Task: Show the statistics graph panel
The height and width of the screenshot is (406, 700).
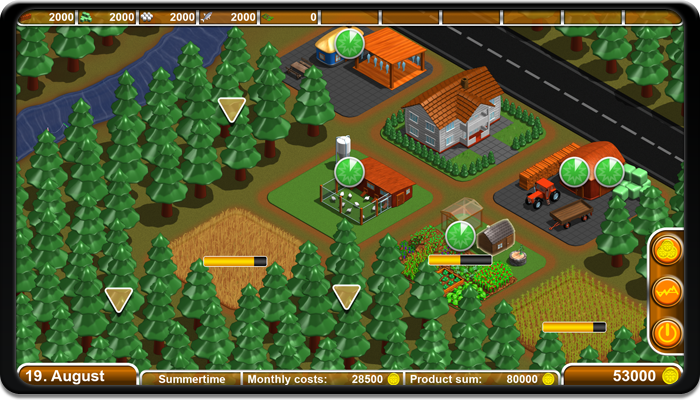Action: point(667,291)
